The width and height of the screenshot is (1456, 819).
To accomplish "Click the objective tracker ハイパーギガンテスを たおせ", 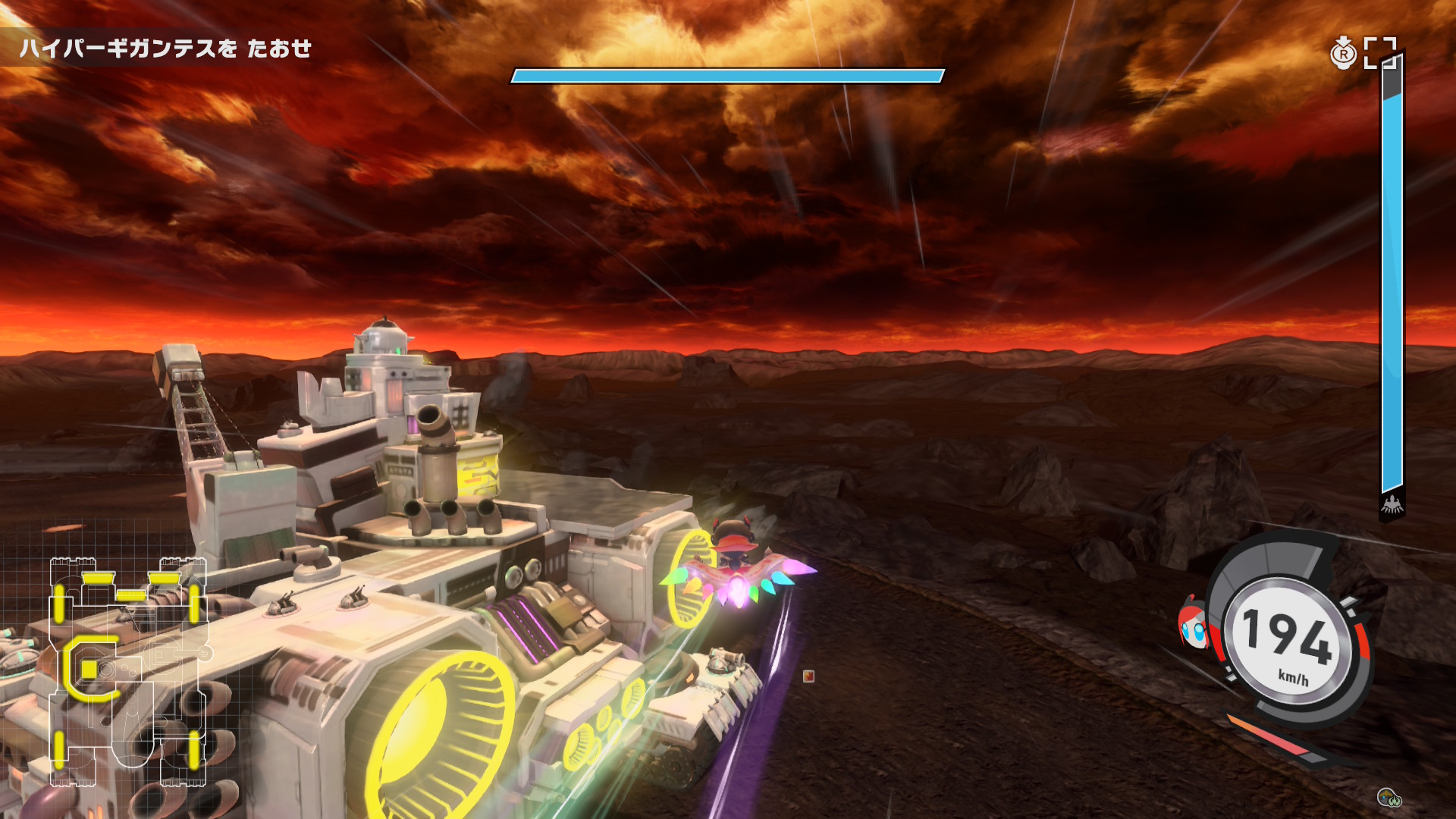I will pyautogui.click(x=165, y=49).
